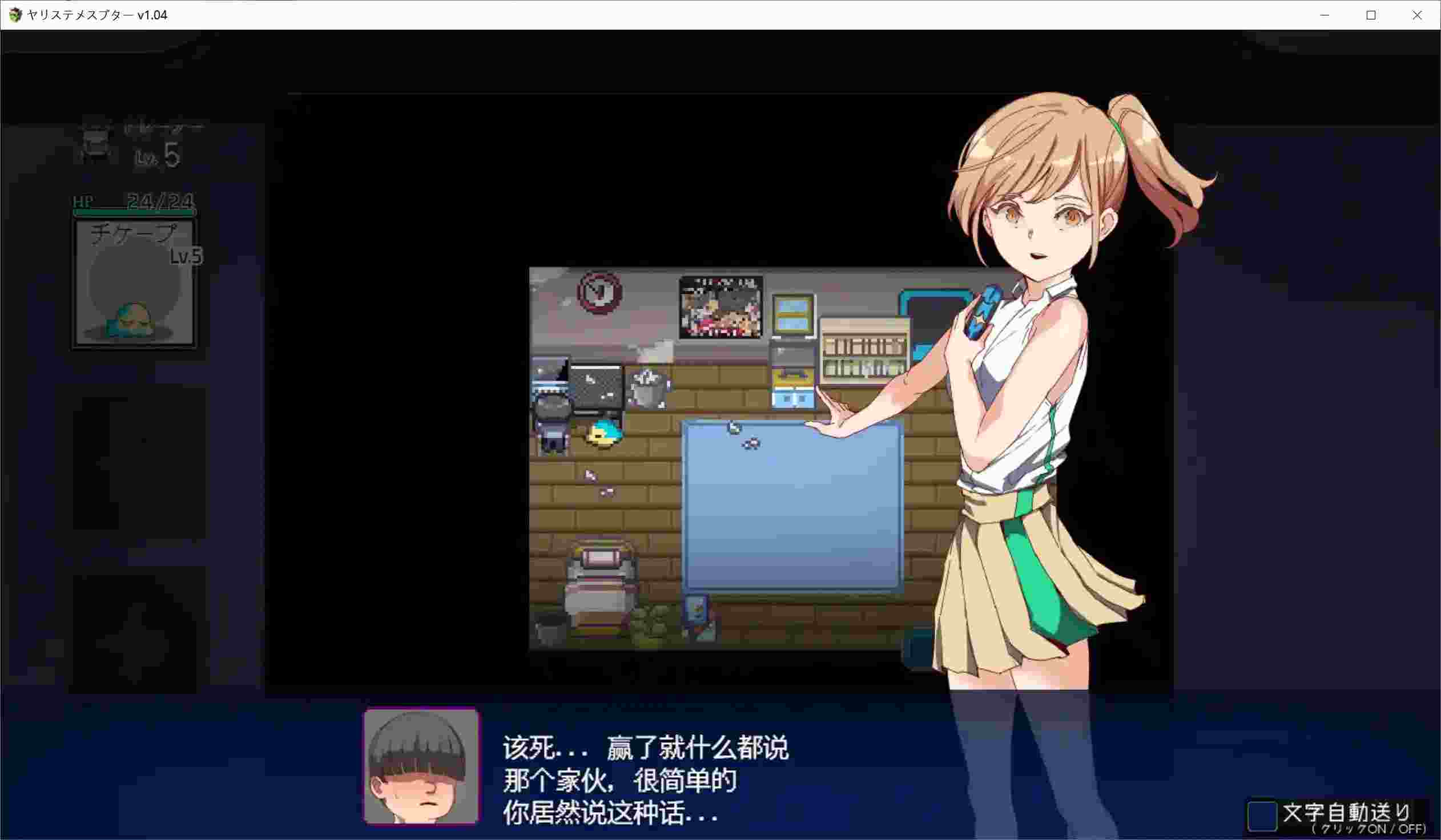Click the game icon in the title bar
This screenshot has height=840, width=1441.
coord(14,15)
